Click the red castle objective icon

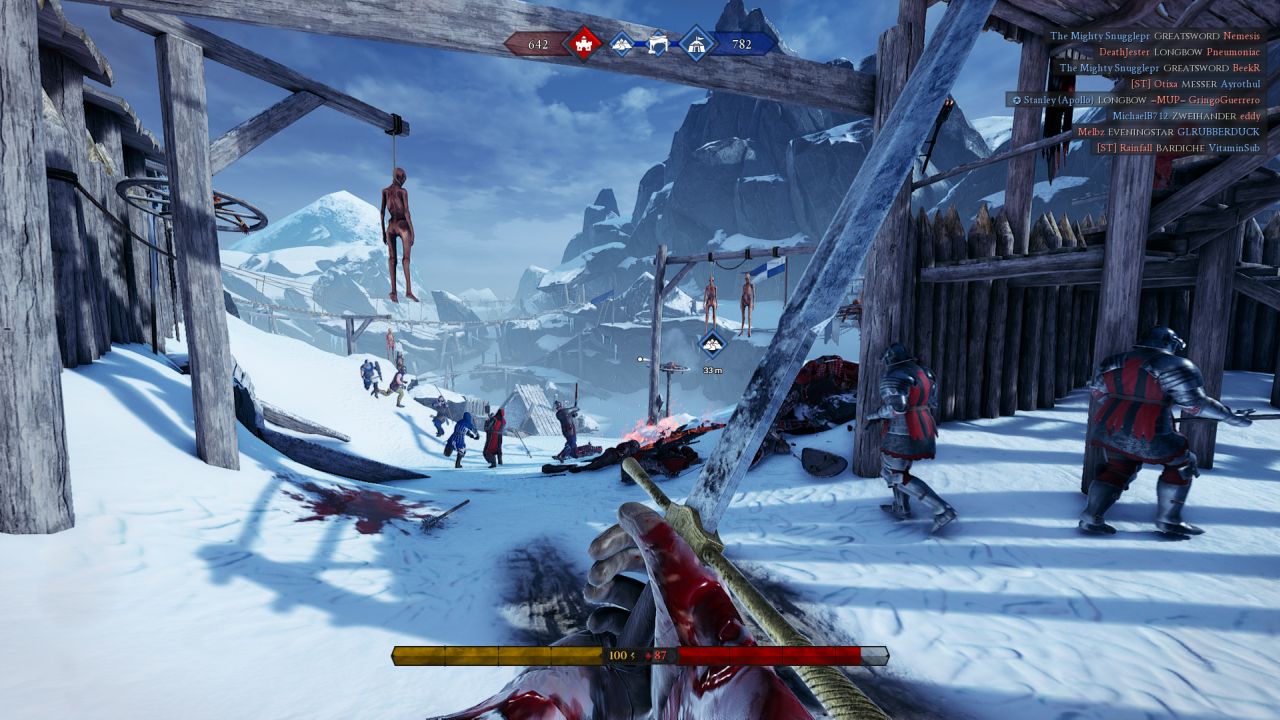[584, 44]
